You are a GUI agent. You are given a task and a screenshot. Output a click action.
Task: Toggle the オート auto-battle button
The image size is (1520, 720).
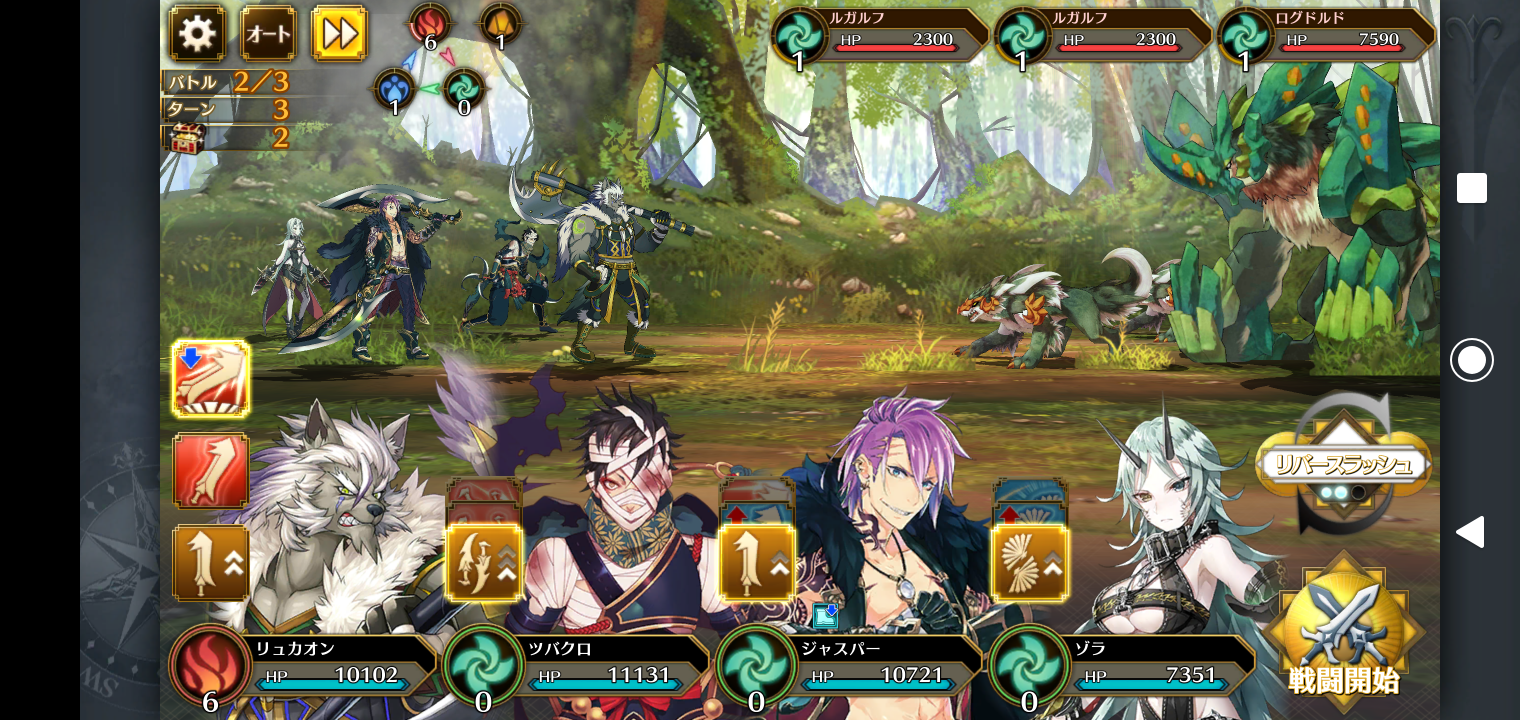(268, 34)
